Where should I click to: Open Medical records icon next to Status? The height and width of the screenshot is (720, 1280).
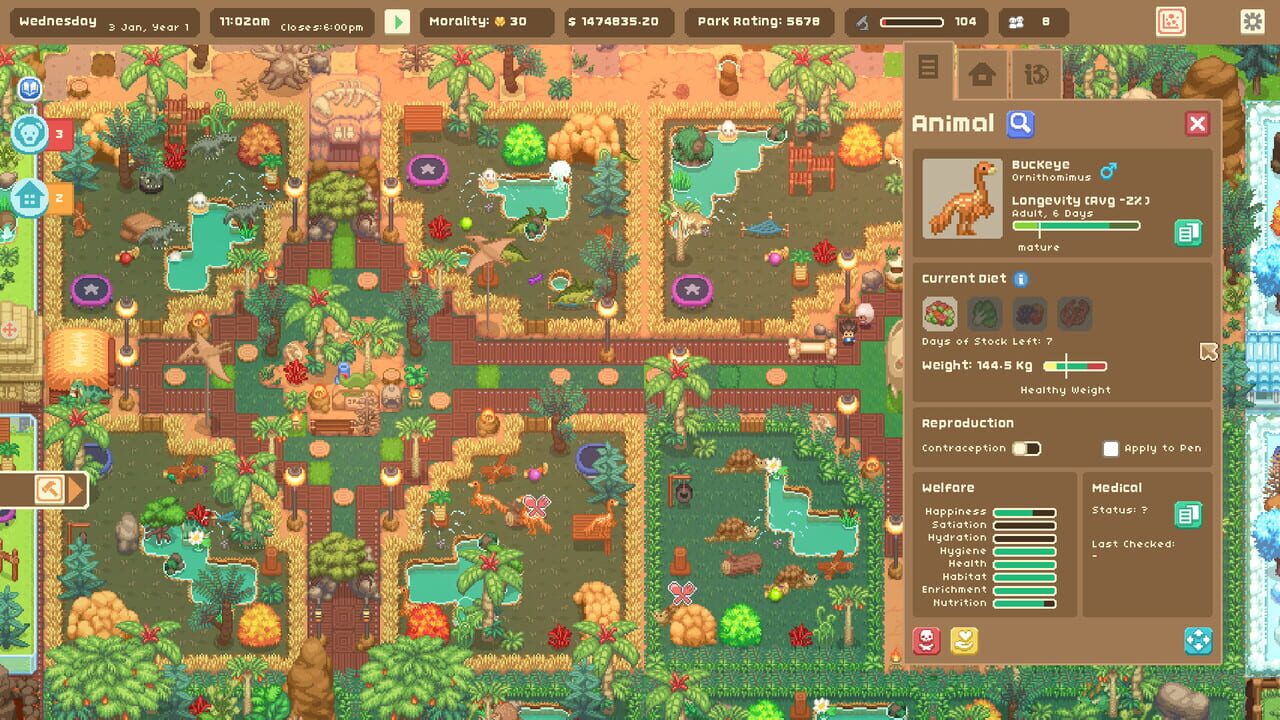coord(1189,513)
